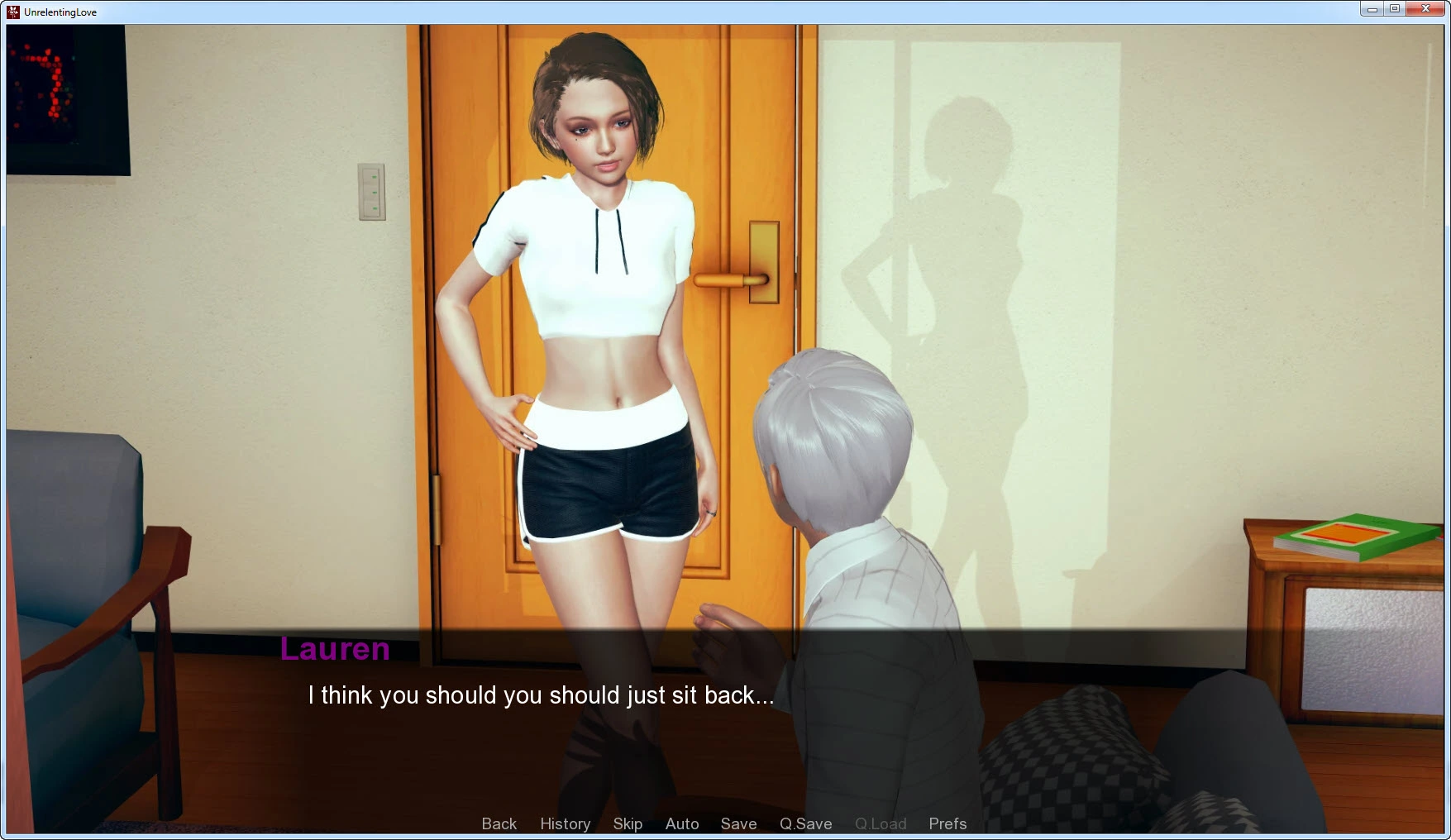1451x840 pixels.
Task: Minimize the UnrelentingLove window
Action: click(1372, 9)
